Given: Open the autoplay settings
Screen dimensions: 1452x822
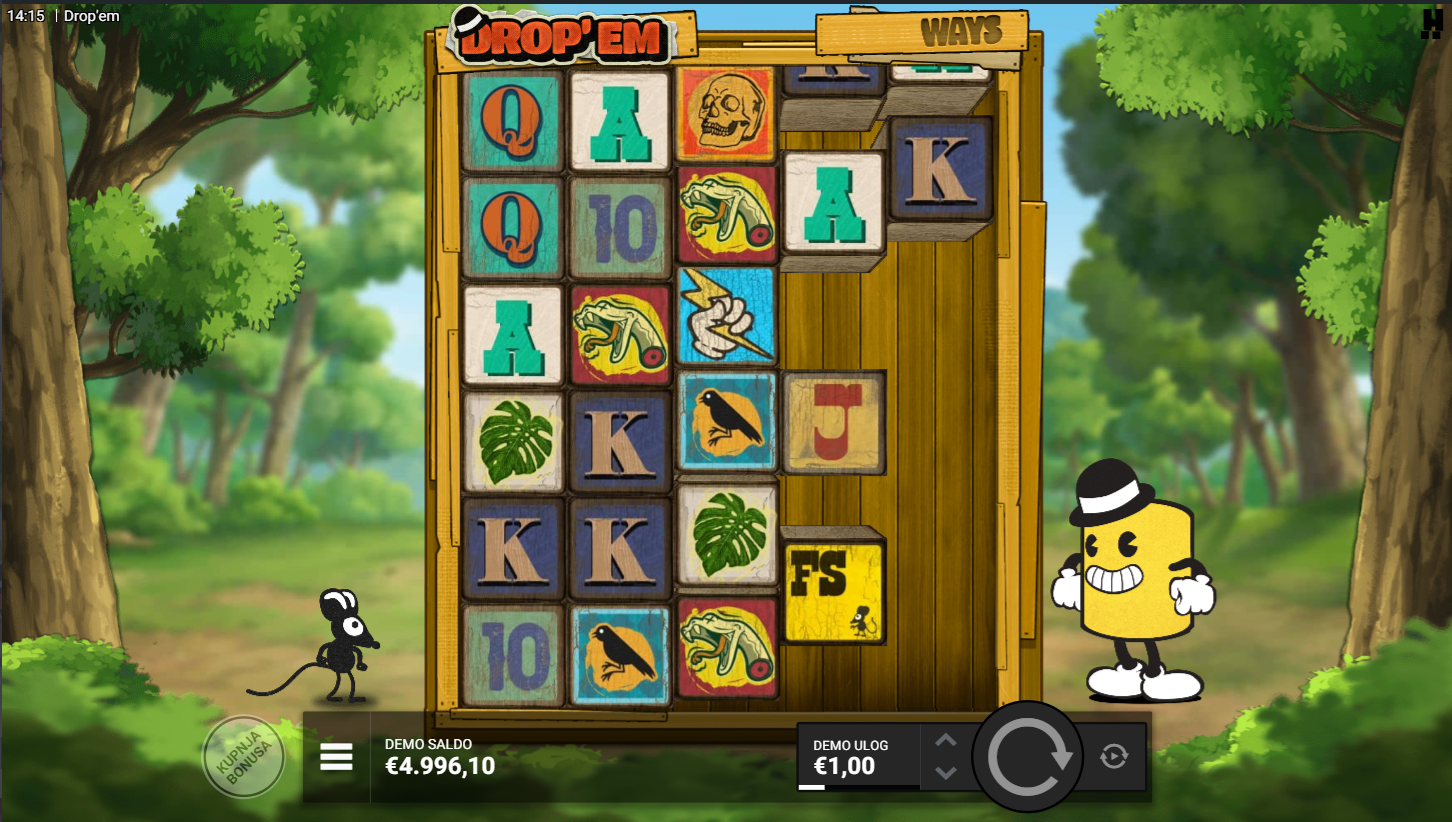Looking at the screenshot, I should [1114, 756].
